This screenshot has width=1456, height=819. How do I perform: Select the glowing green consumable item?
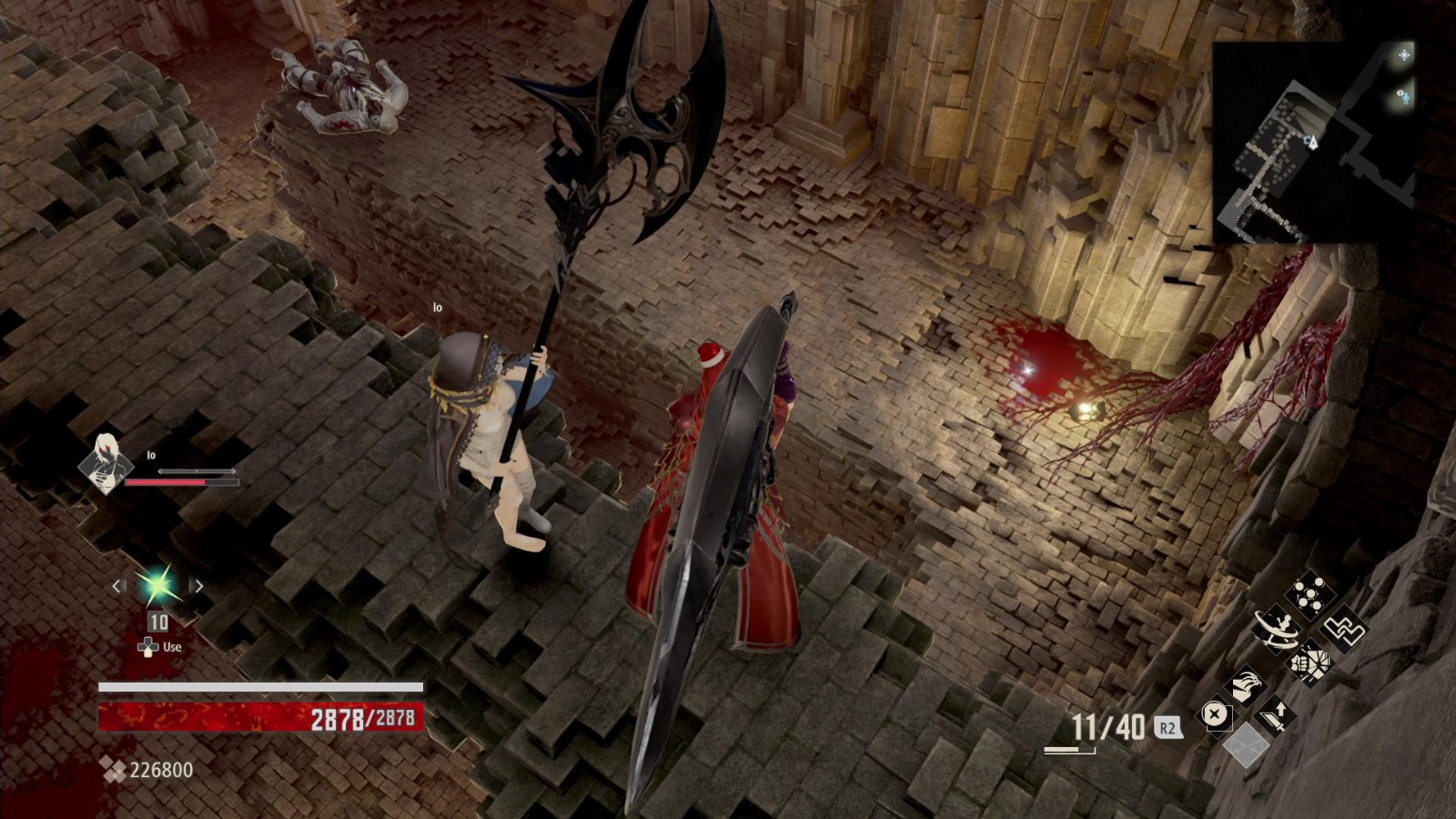pos(157,587)
